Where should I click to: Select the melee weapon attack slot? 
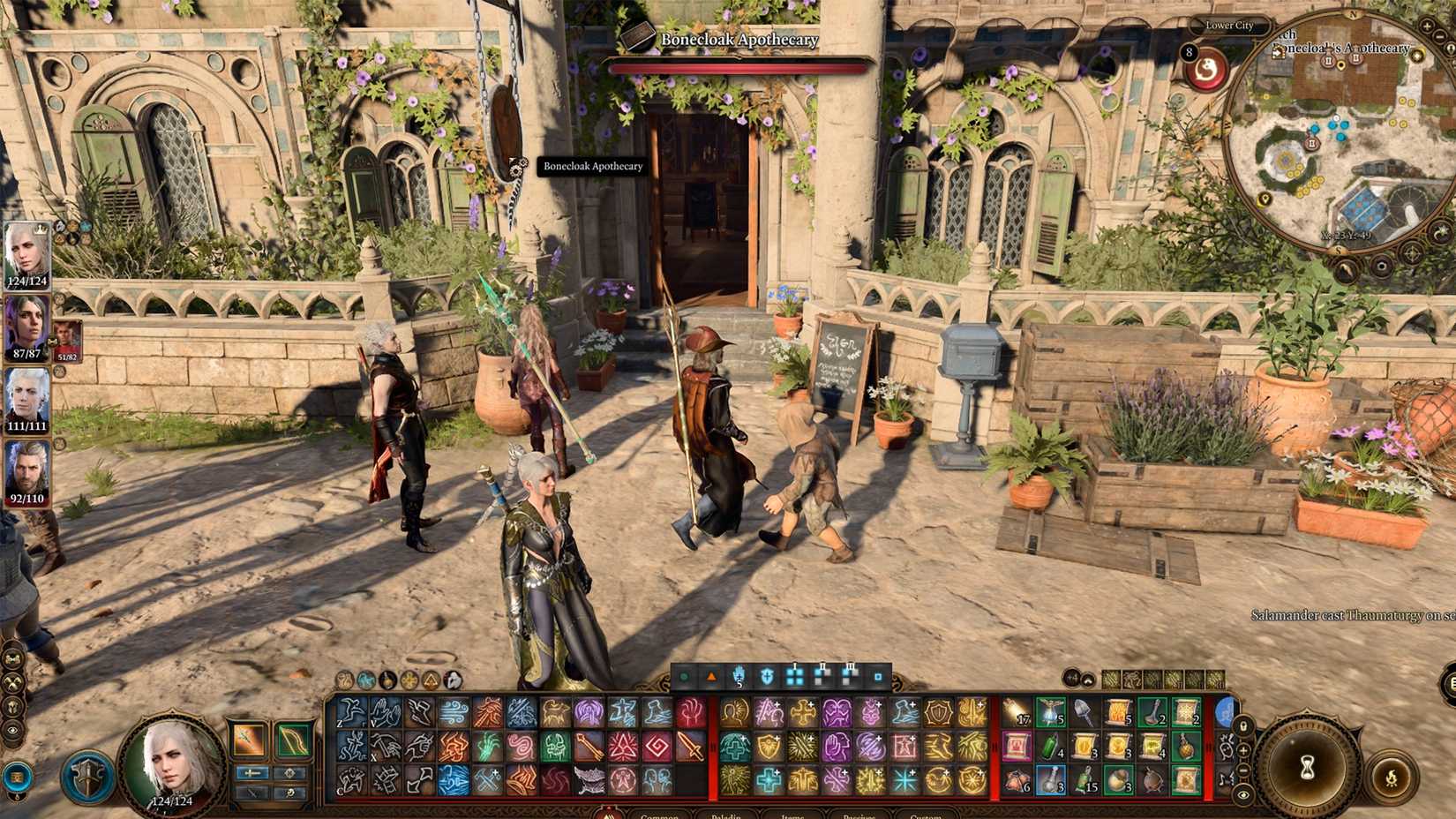pyautogui.click(x=249, y=740)
